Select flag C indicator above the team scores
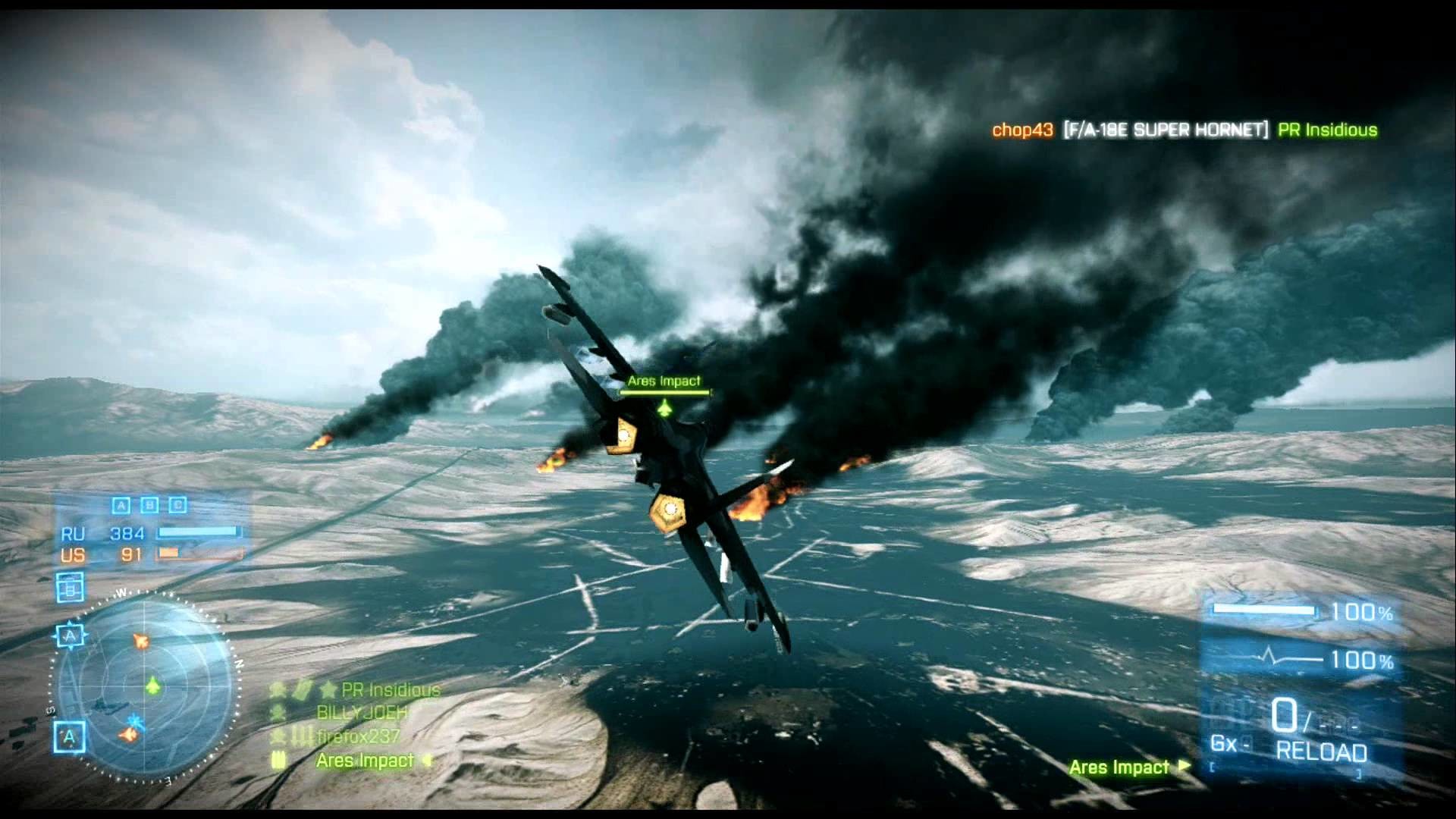 pyautogui.click(x=177, y=505)
